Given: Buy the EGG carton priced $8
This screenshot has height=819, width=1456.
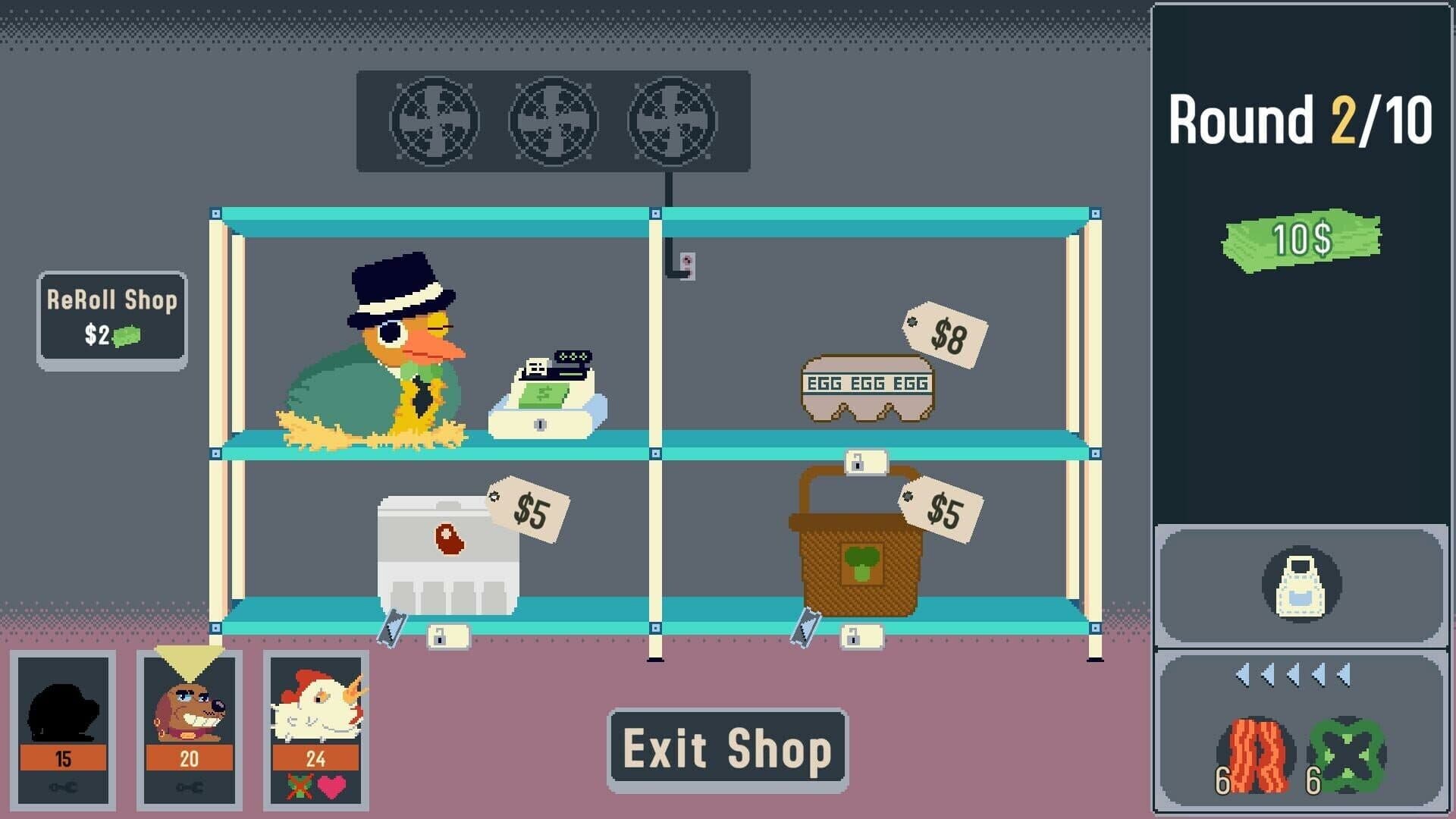Looking at the screenshot, I should click(x=868, y=387).
